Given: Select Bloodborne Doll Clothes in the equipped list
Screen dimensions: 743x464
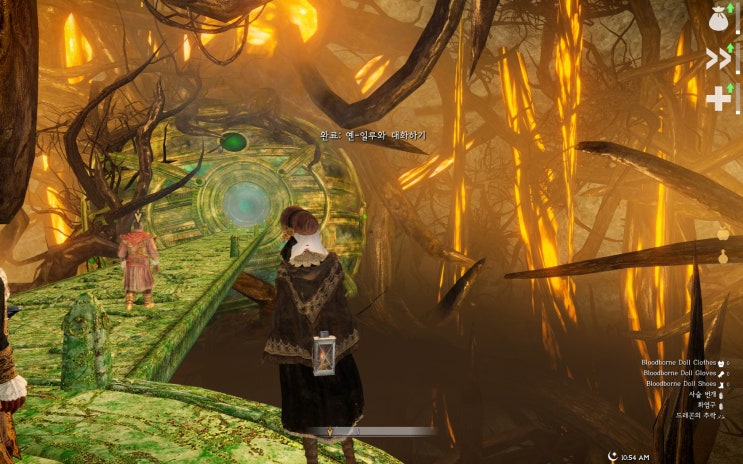Looking at the screenshot, I should coord(679,361).
